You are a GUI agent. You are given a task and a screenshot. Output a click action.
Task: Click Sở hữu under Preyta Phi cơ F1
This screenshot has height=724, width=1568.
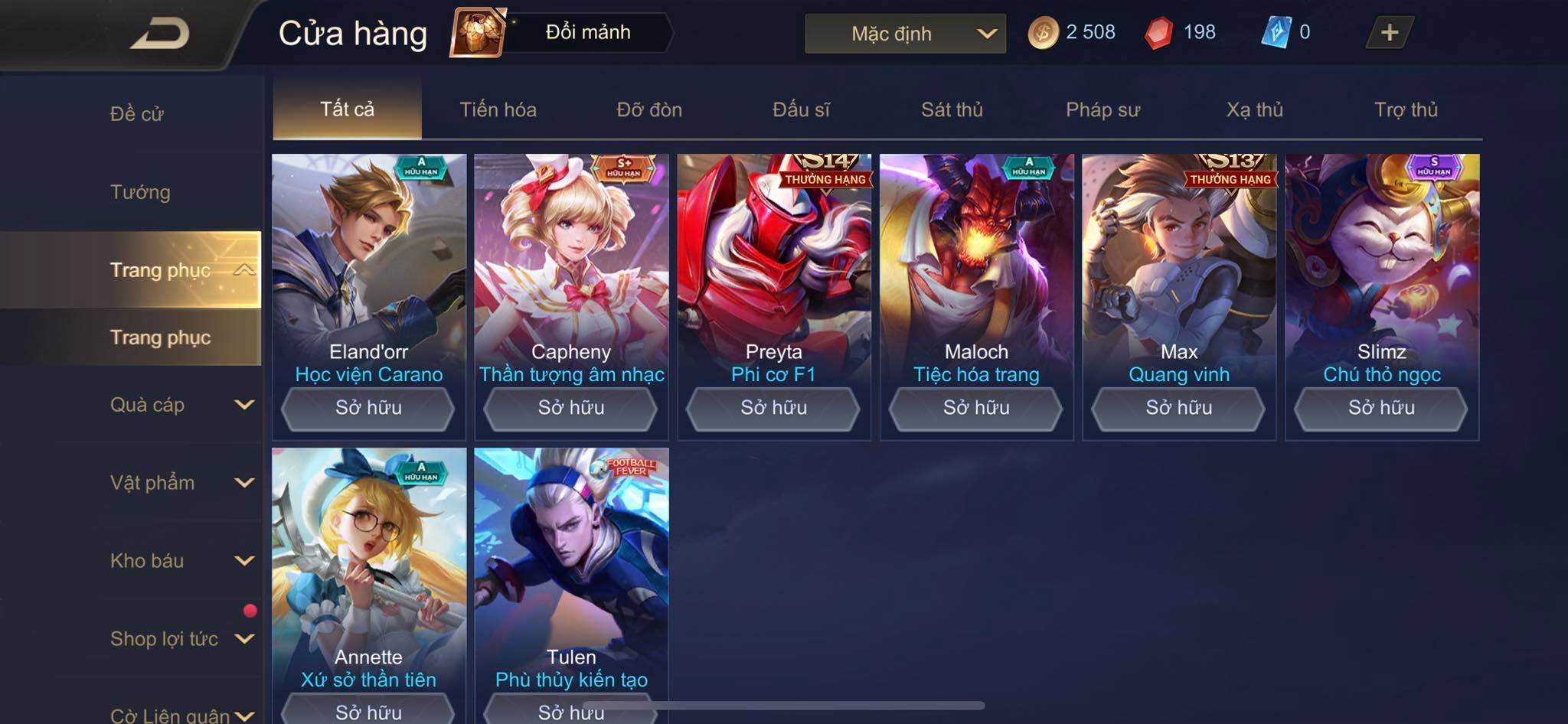[773, 408]
